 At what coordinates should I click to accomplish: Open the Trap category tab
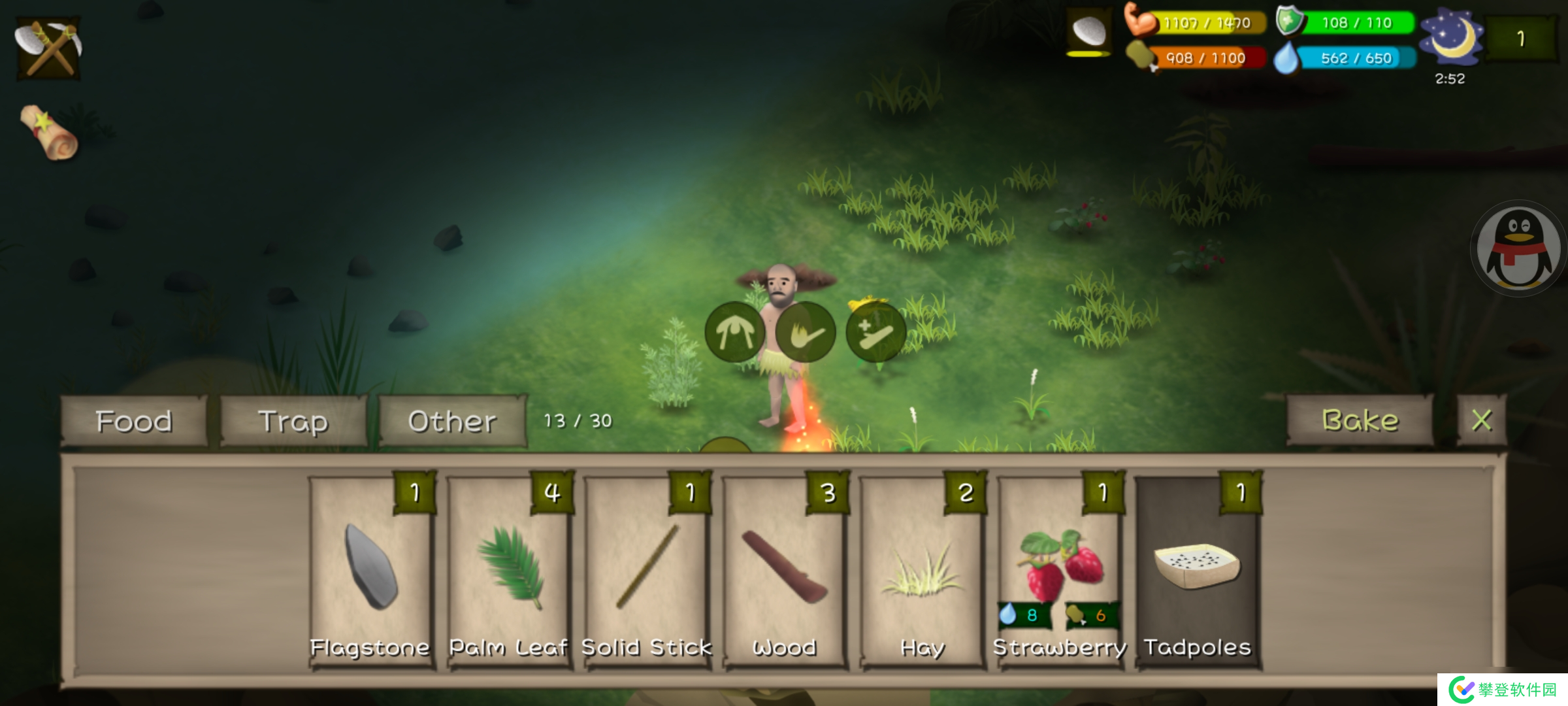click(293, 422)
